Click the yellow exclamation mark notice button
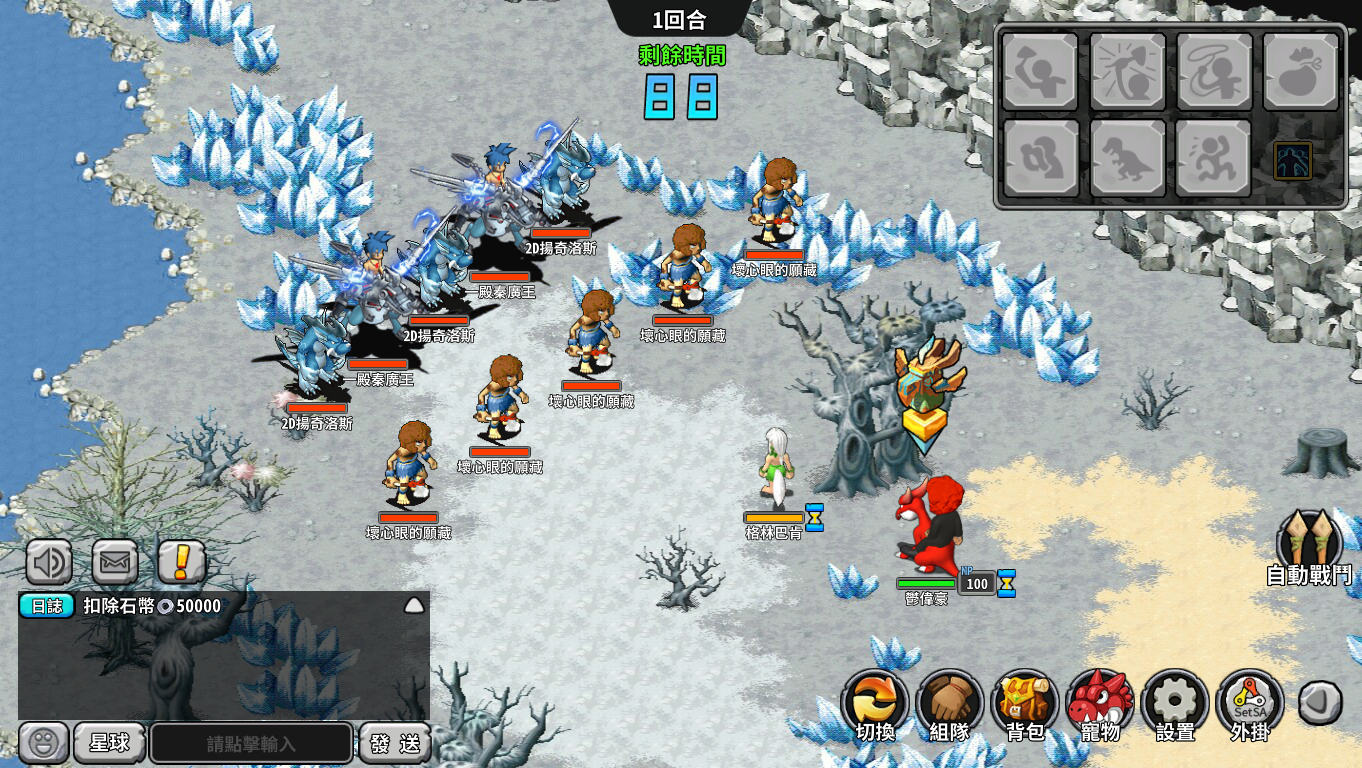 coord(182,562)
